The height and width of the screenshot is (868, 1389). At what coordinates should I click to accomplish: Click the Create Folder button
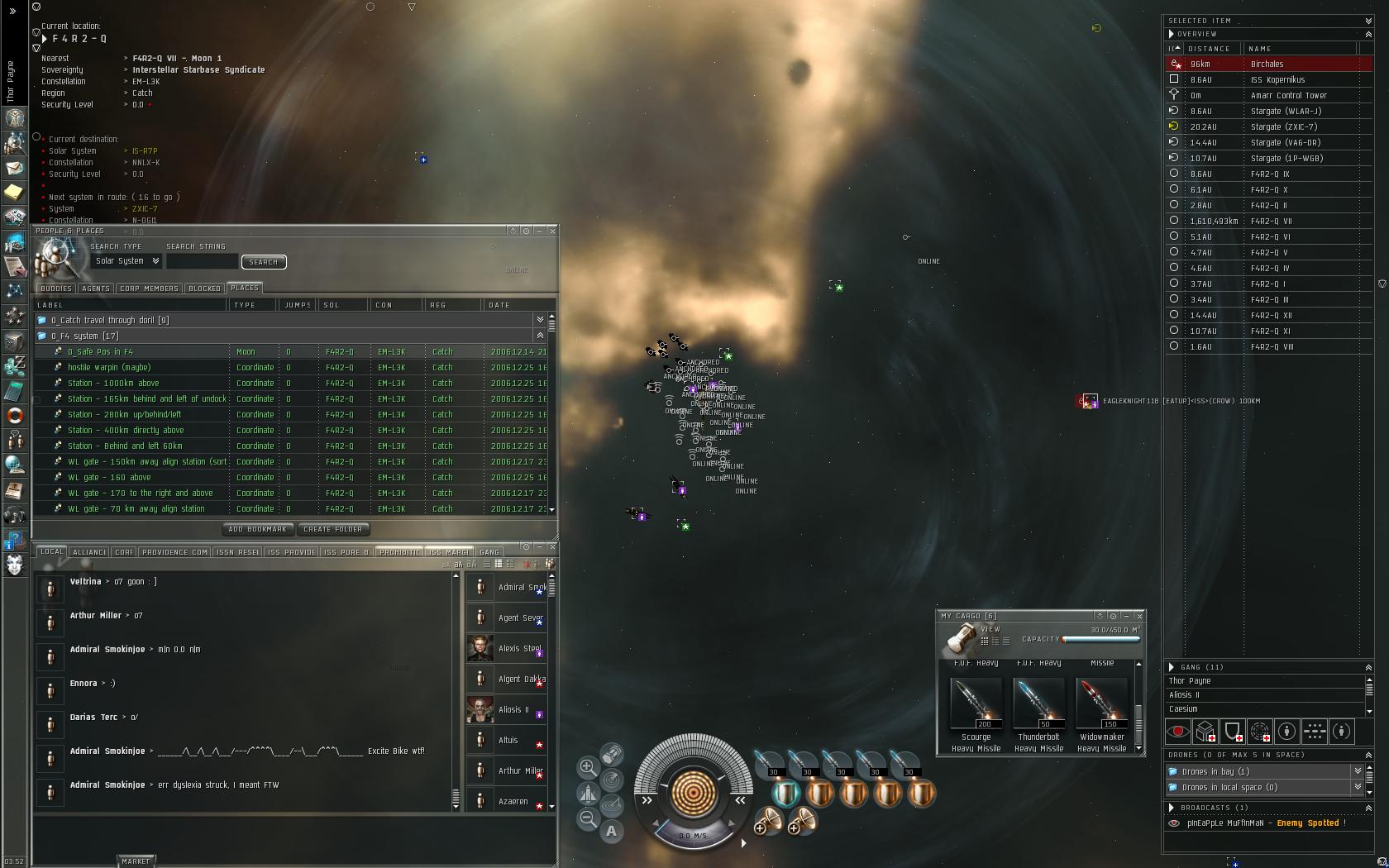[x=332, y=529]
